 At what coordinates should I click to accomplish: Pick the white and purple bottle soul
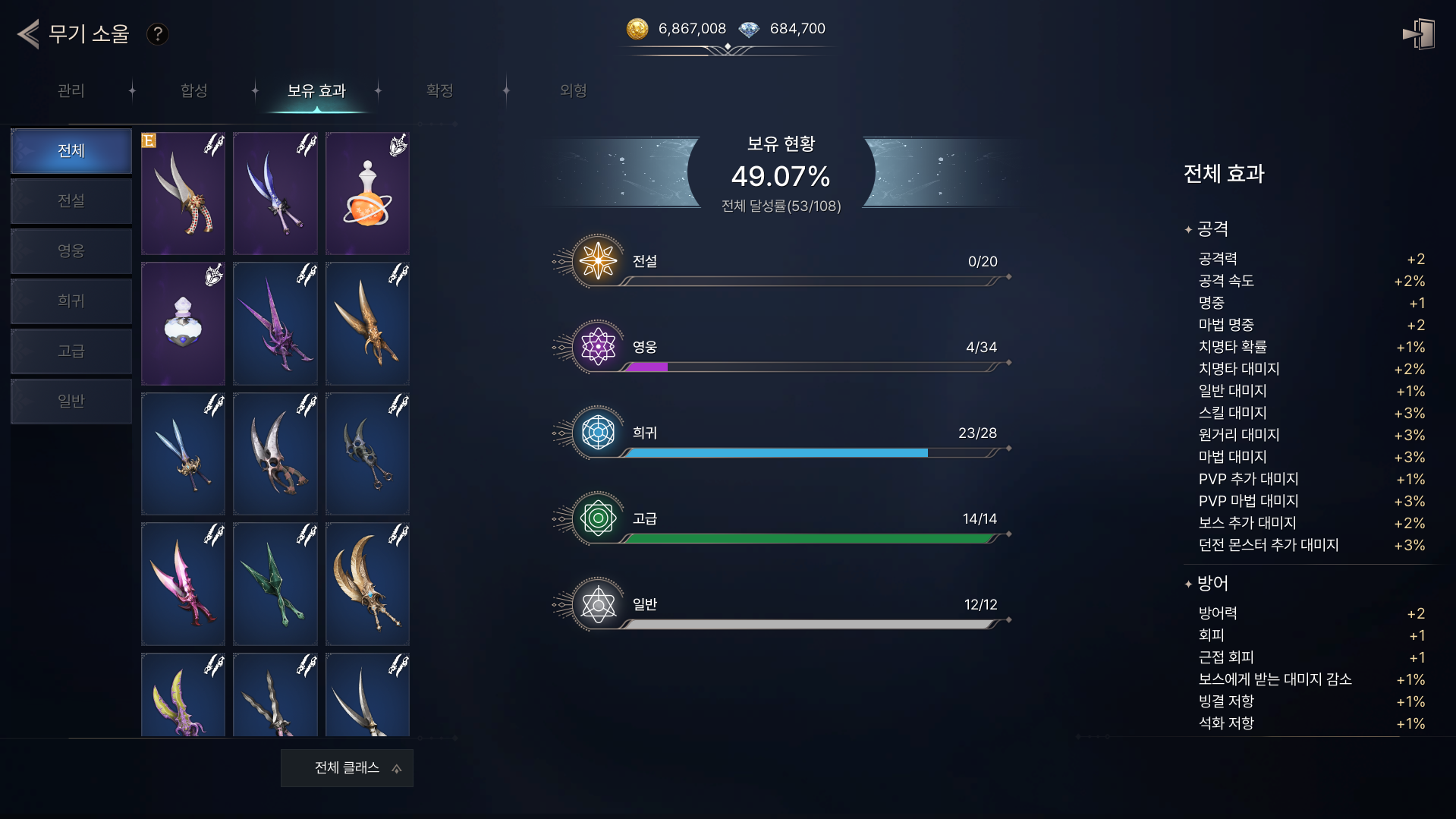(x=183, y=324)
